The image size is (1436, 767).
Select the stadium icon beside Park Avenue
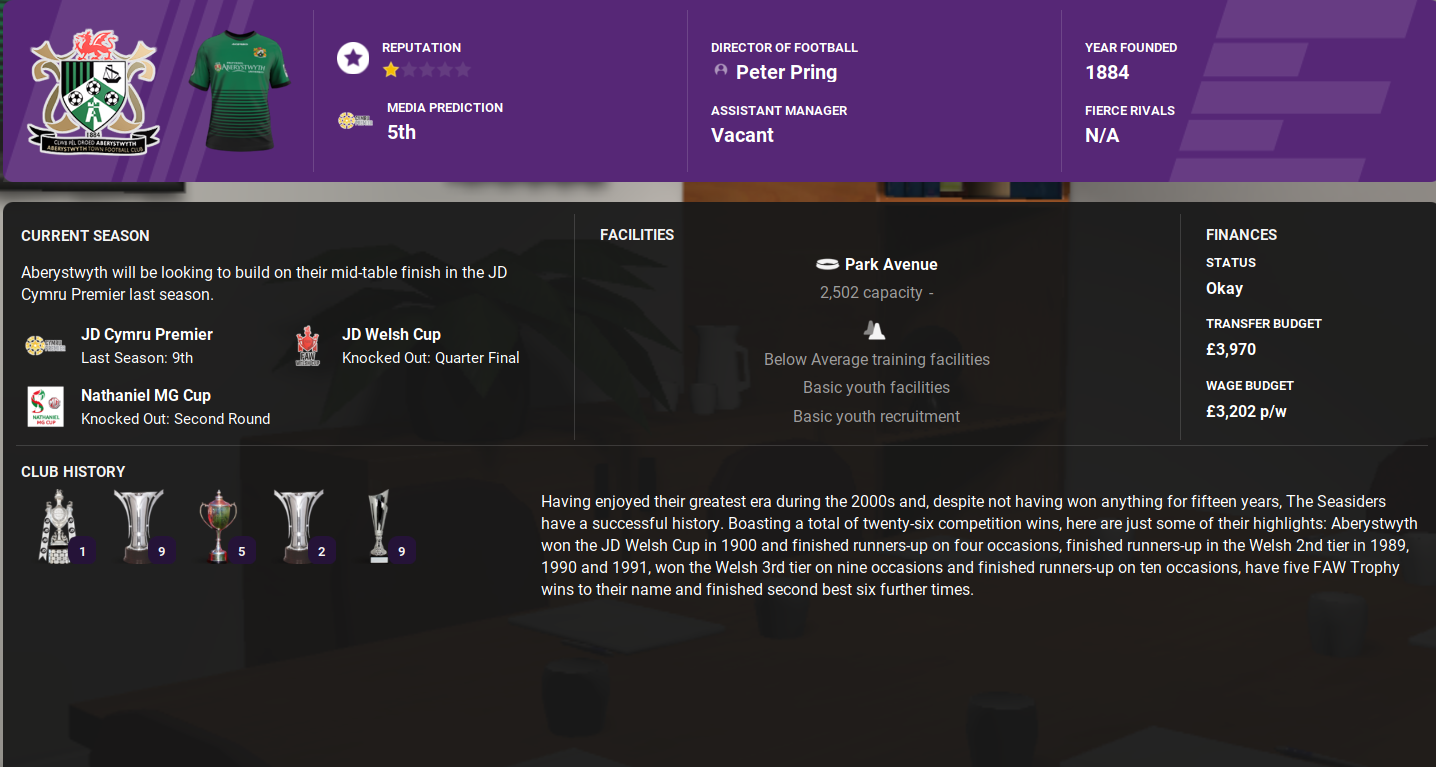pyautogui.click(x=830, y=264)
